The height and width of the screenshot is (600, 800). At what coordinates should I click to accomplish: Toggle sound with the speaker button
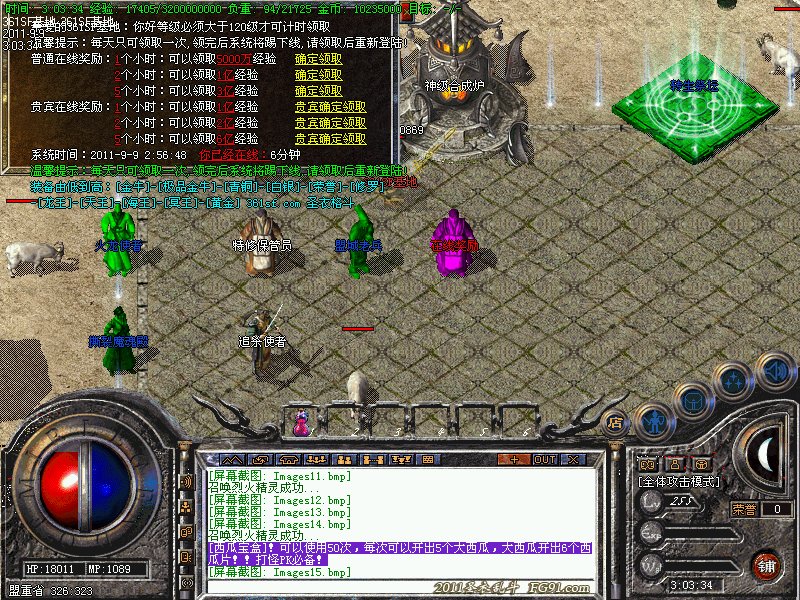775,370
